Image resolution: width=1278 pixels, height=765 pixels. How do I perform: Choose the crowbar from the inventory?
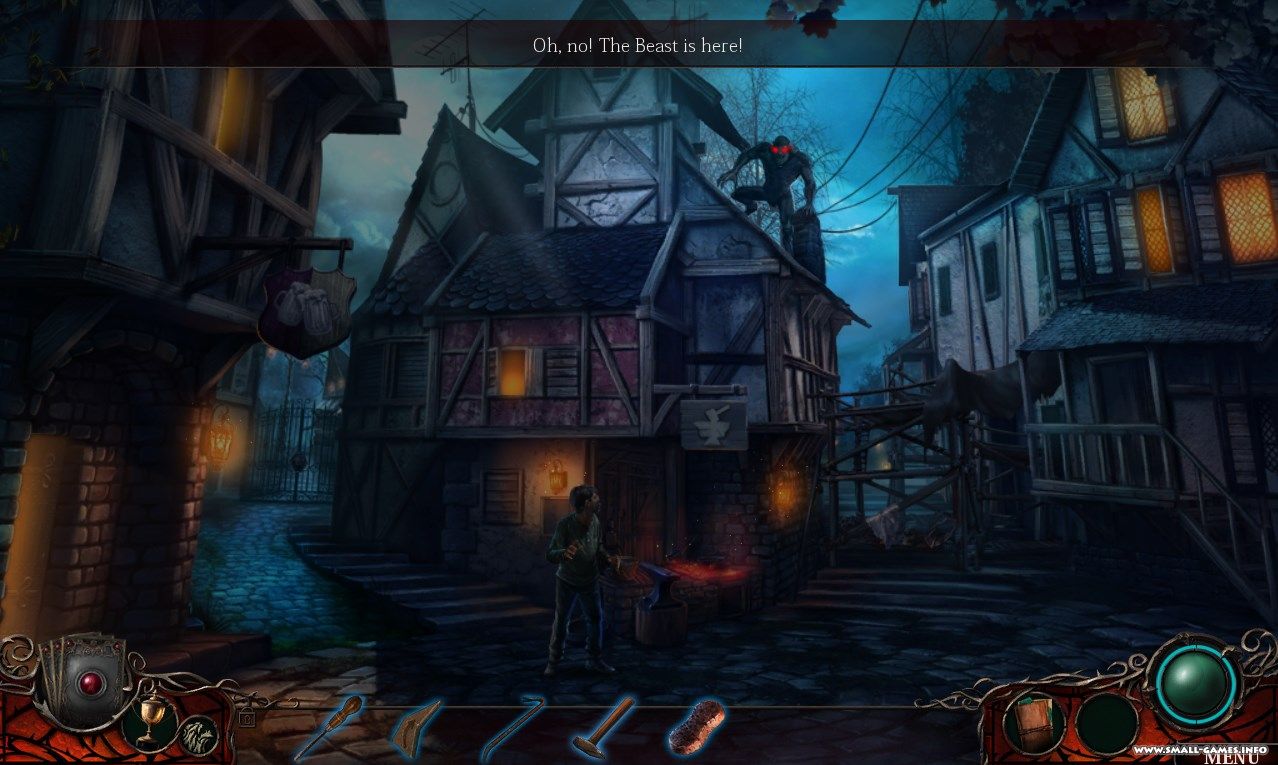(x=510, y=727)
